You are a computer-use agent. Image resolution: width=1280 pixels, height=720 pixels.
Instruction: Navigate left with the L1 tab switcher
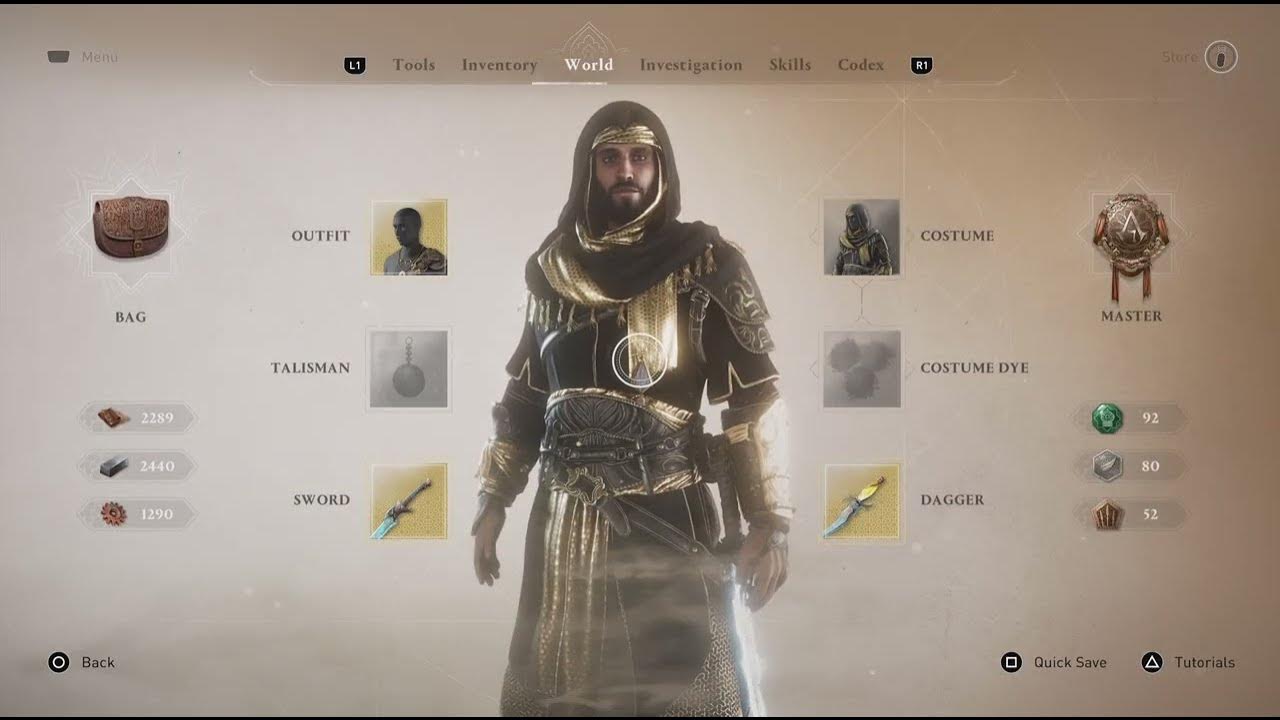coord(353,65)
